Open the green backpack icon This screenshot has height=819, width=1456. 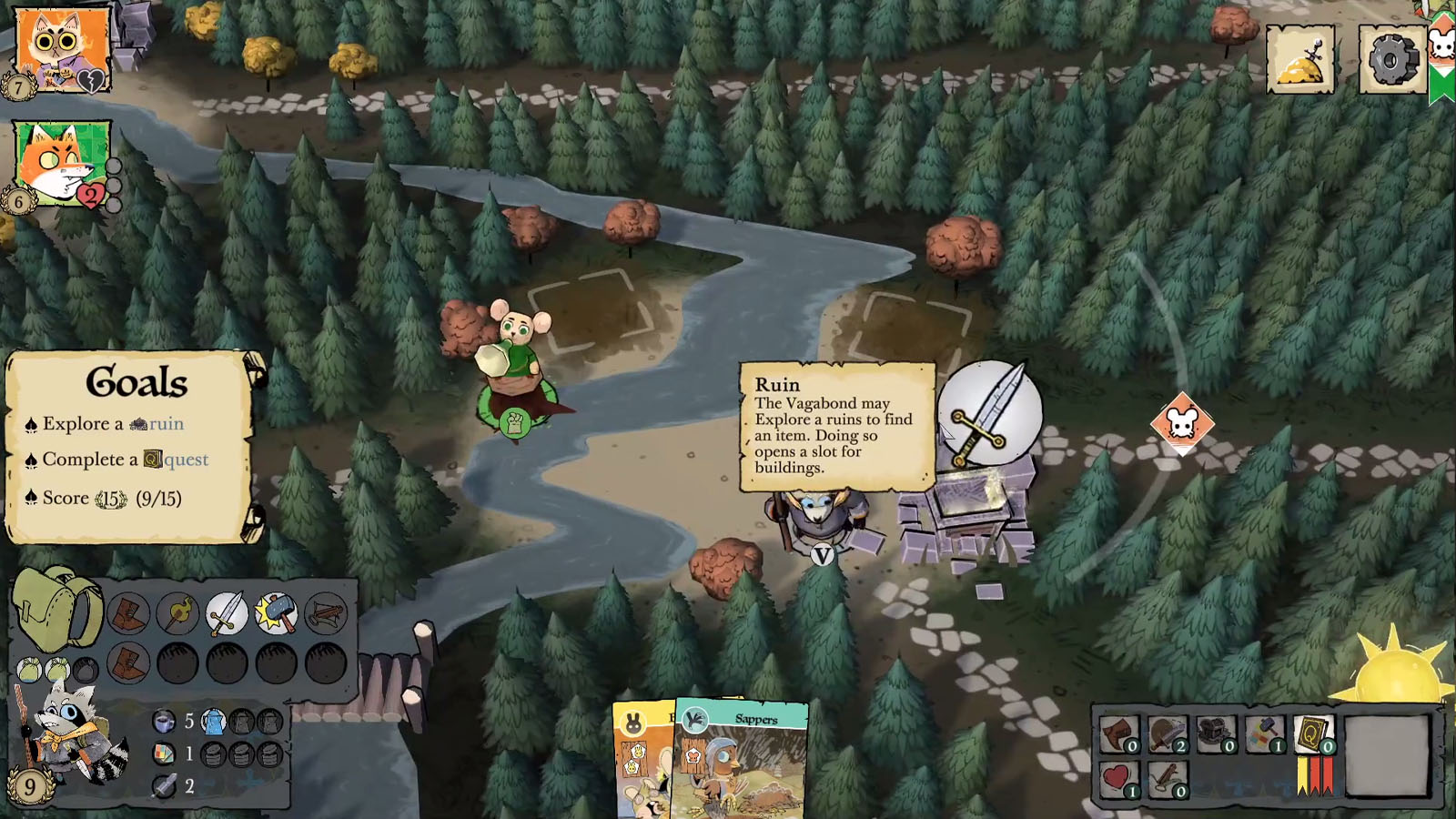(56, 608)
